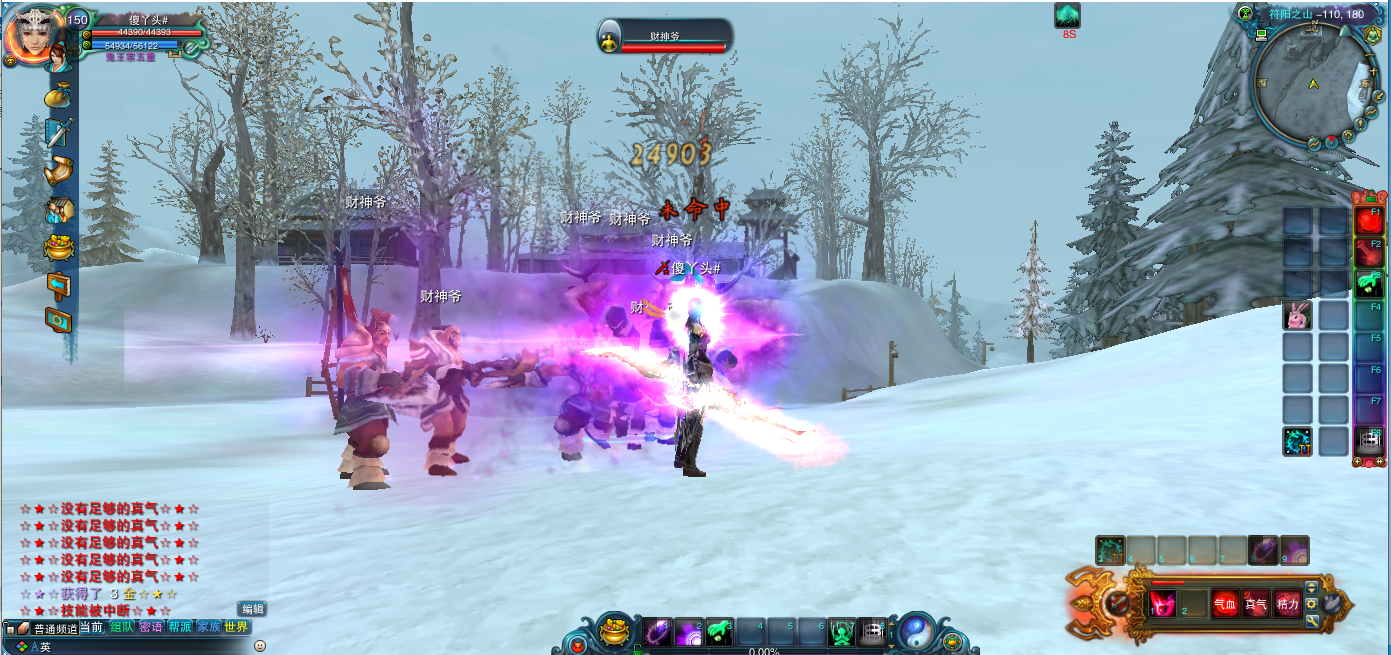Toggle the 气血 health auto-potion button

(x=1225, y=604)
